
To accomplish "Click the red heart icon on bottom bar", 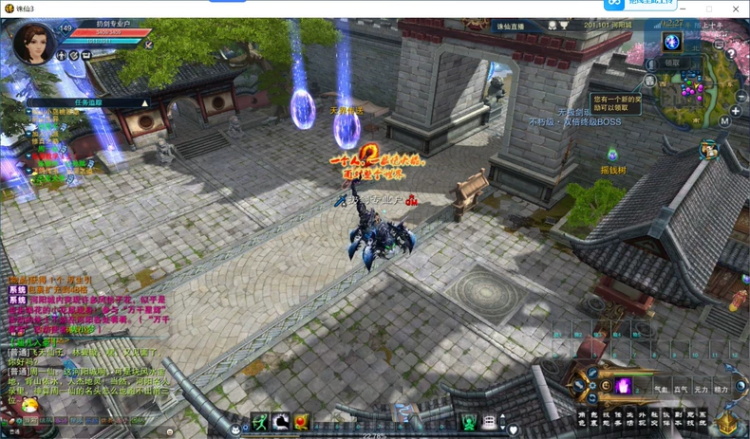I will click(302, 423).
